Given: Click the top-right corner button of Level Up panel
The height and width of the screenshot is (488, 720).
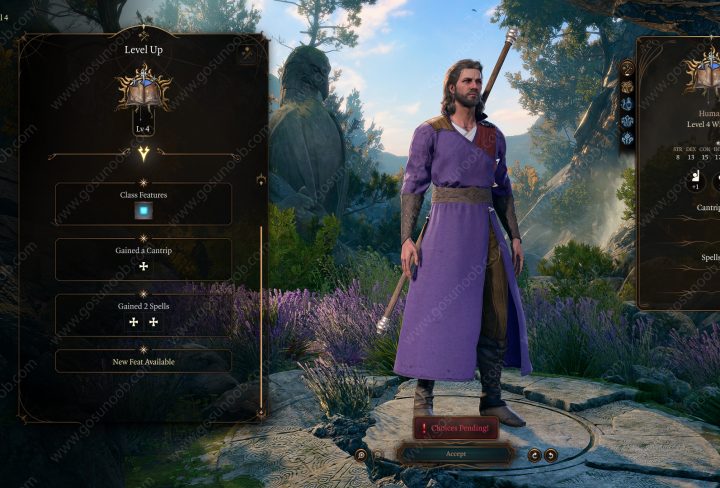Looking at the screenshot, I should (x=247, y=55).
